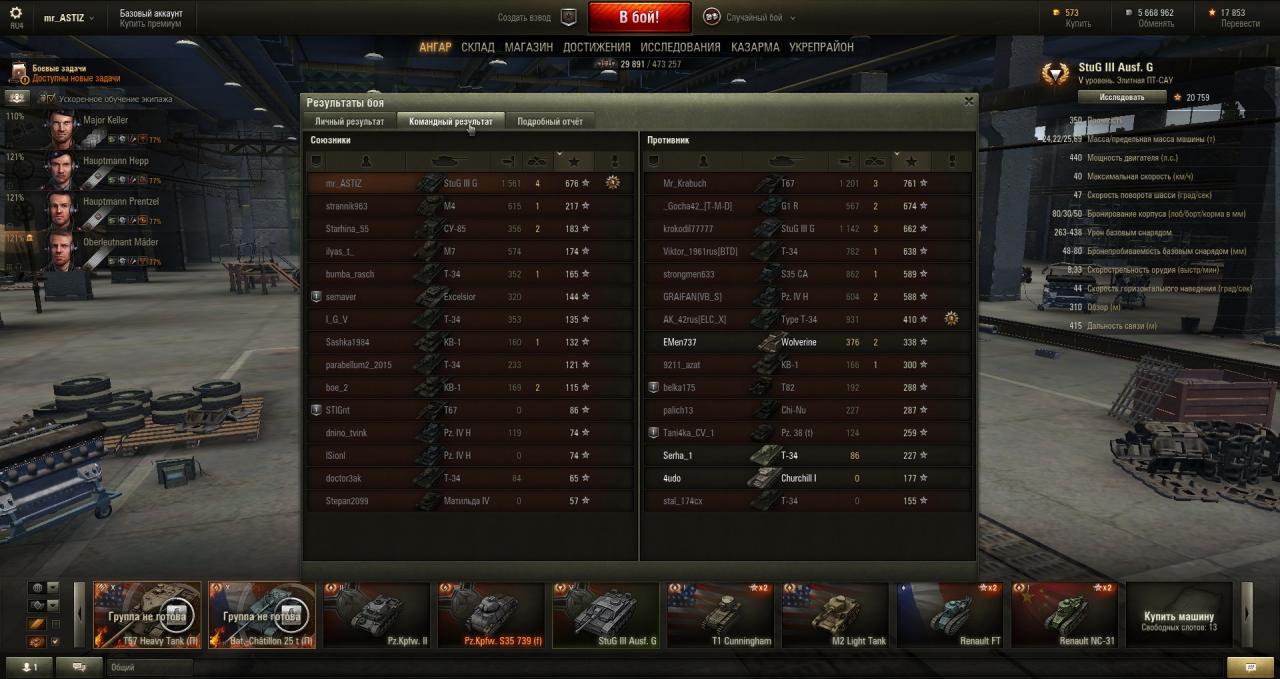Go to the МАГАЗИН section
Screen dimensions: 1280x679
(528, 47)
